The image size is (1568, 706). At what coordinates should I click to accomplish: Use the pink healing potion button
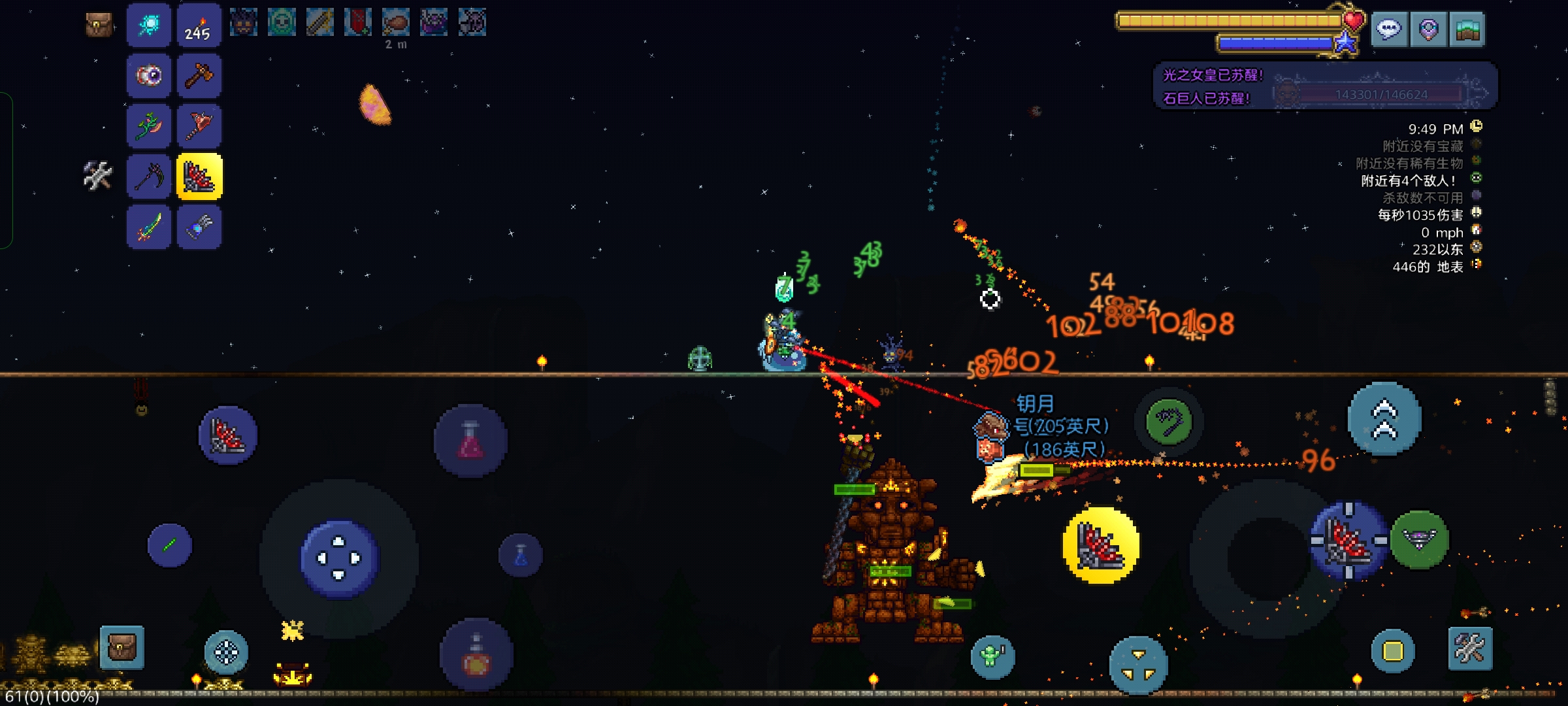click(470, 441)
